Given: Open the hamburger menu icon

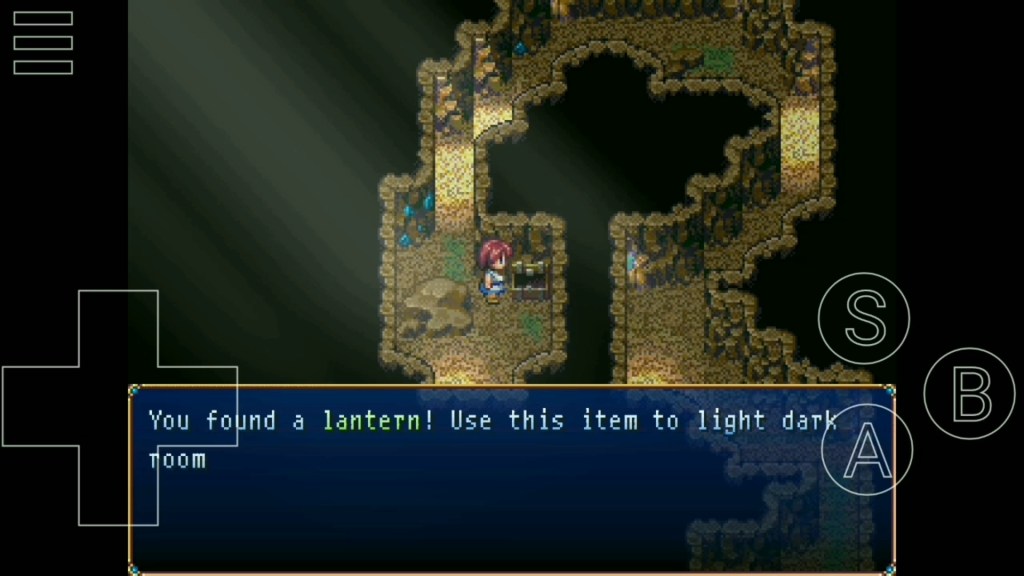Looking at the screenshot, I should point(43,43).
